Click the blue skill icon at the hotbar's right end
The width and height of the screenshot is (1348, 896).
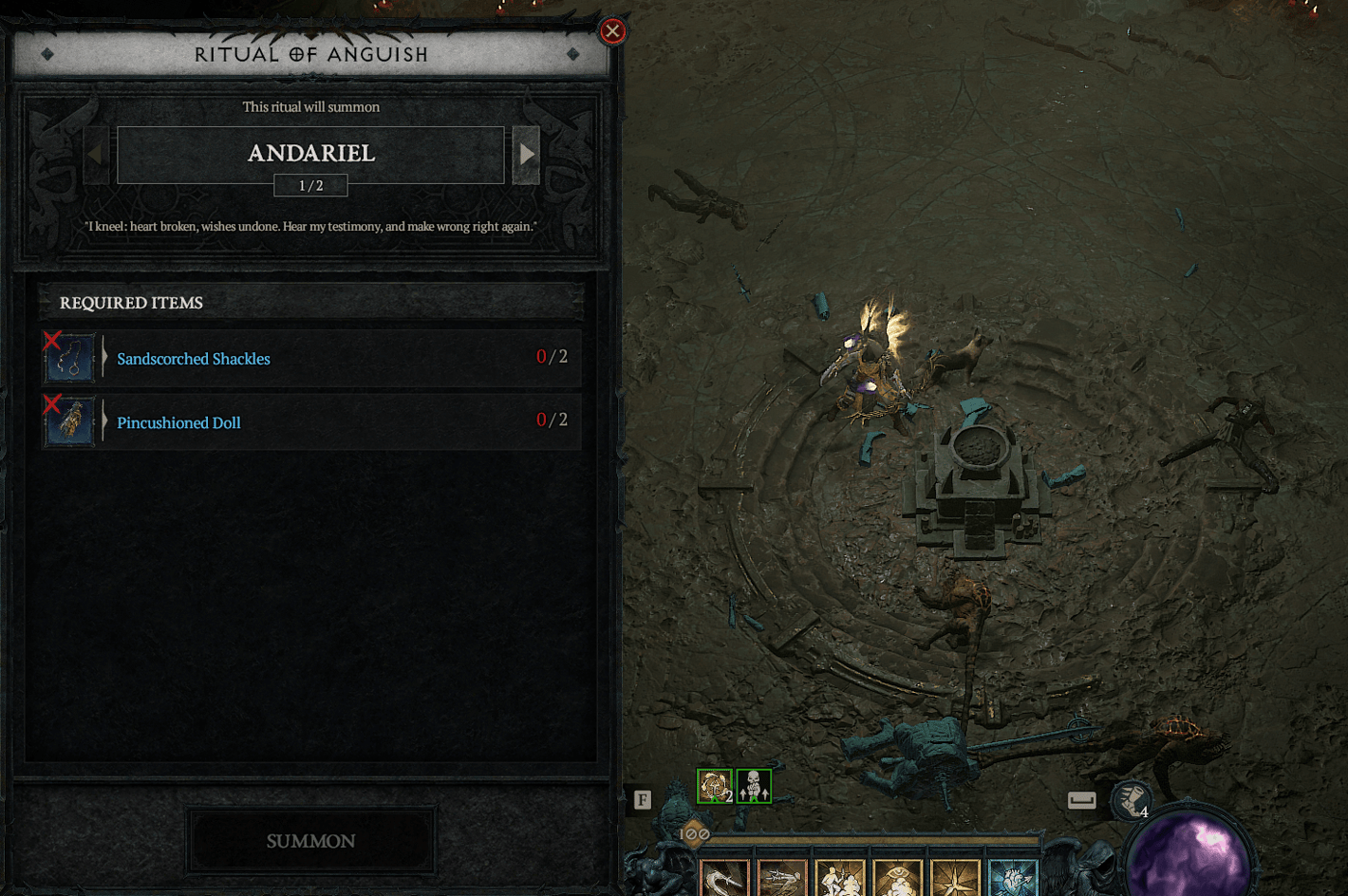pyautogui.click(x=1012, y=878)
